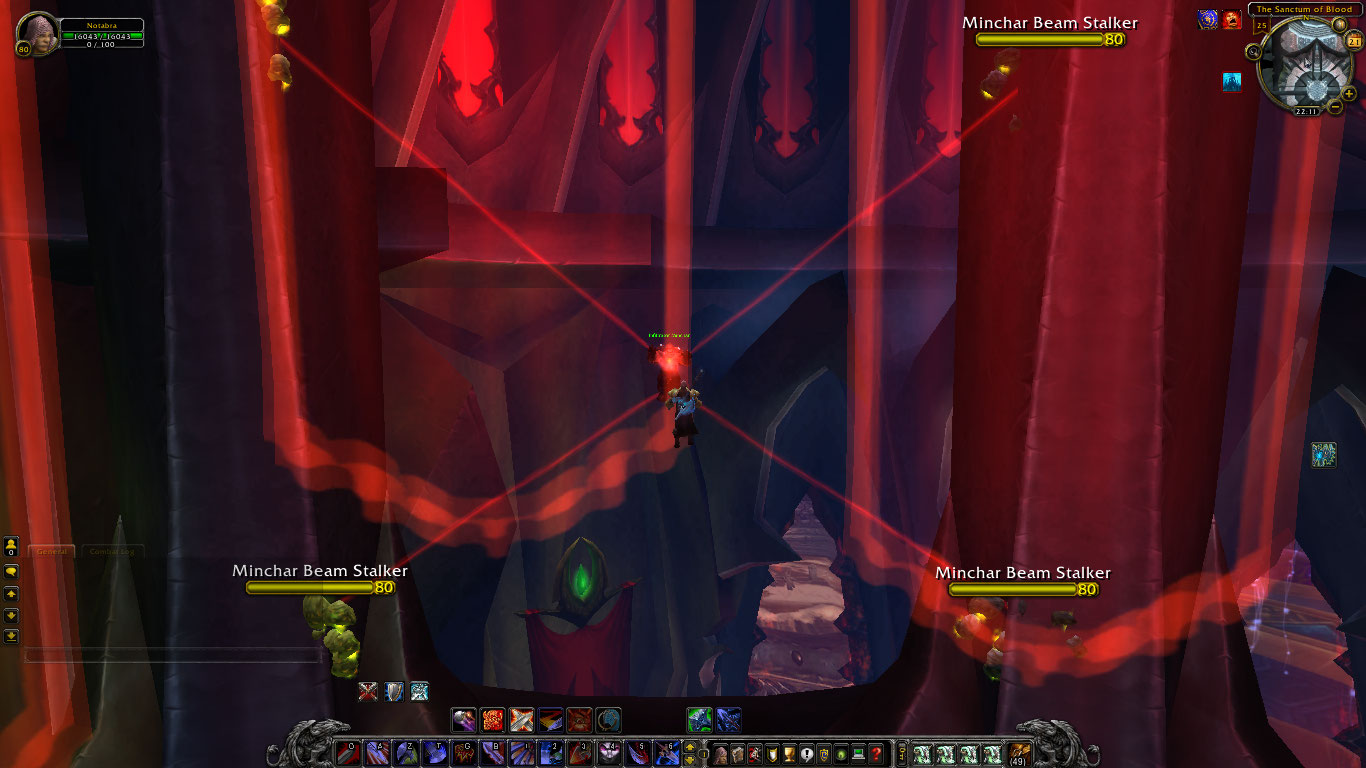Target the Minchar Beam Stalker by its nameplate

click(x=1047, y=22)
